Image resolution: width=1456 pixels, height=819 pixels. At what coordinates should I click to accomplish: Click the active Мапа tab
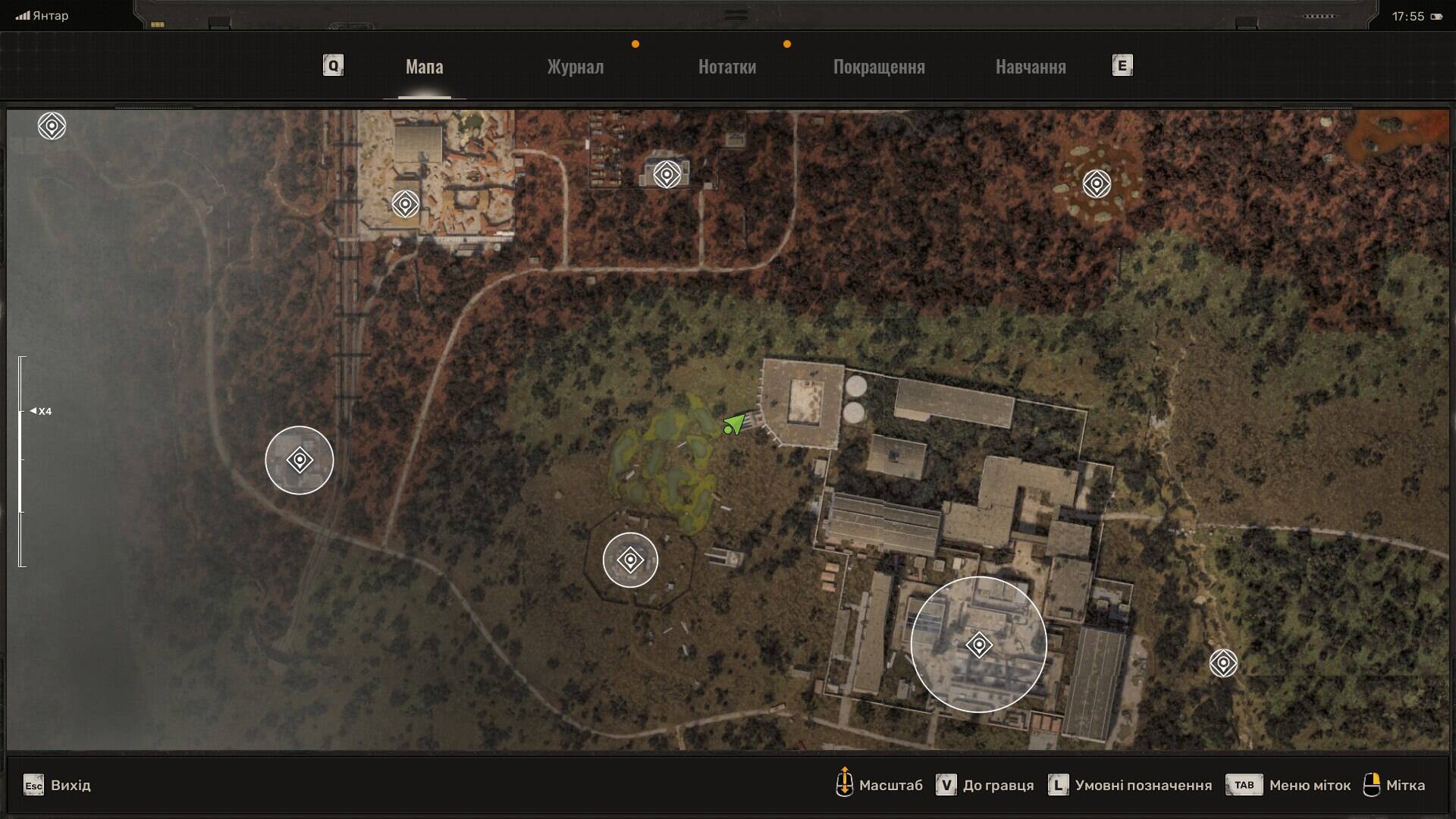[x=424, y=67]
